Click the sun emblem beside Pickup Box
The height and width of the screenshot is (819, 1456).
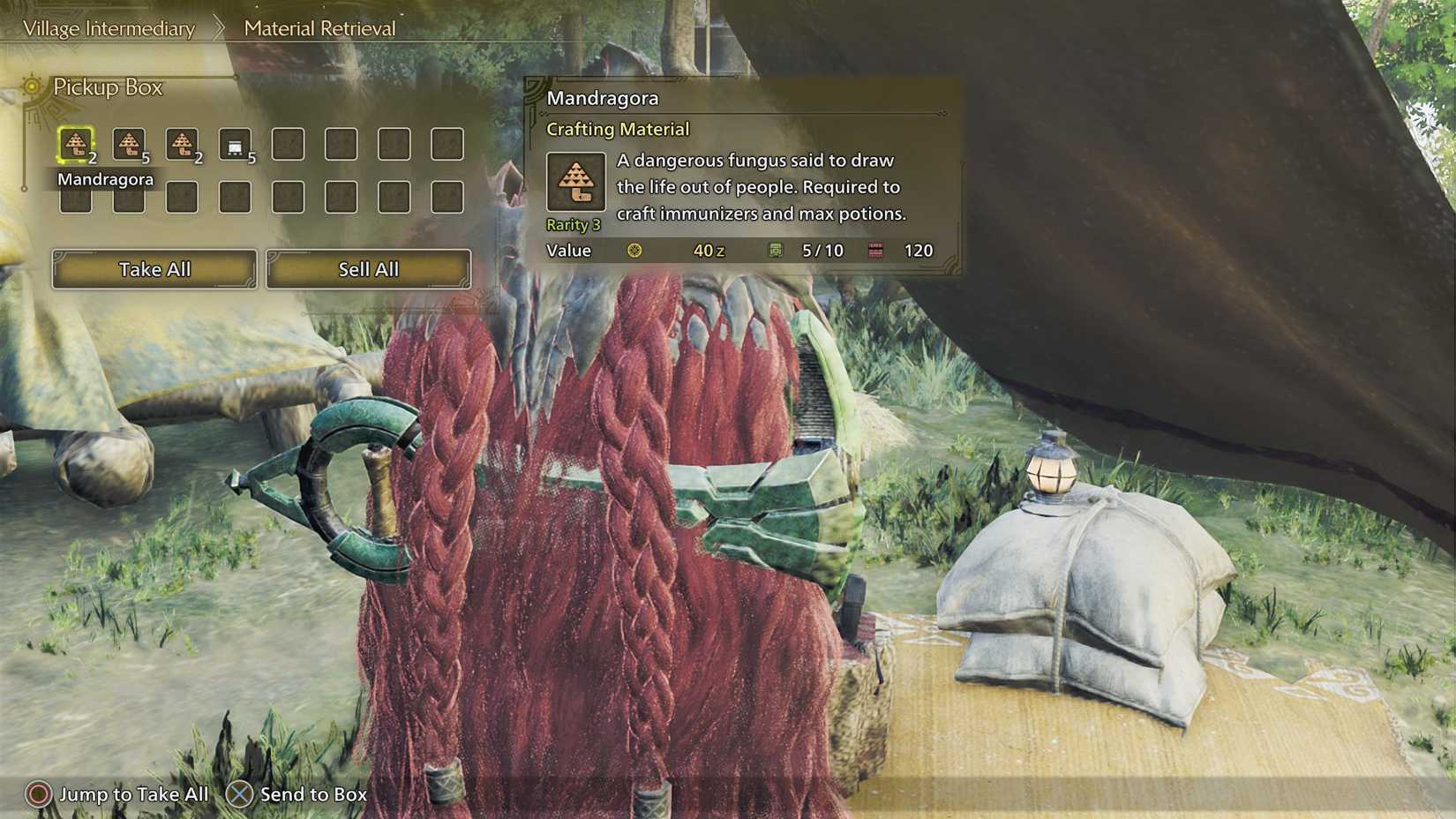point(32,87)
